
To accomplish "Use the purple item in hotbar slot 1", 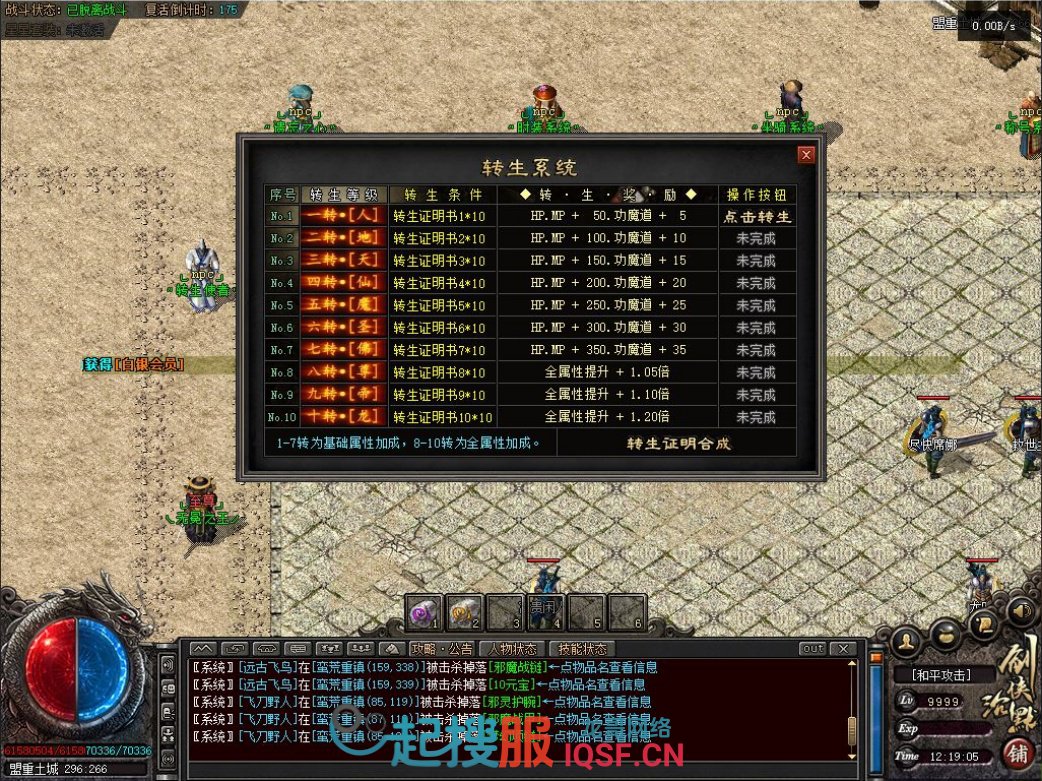I will click(x=424, y=610).
